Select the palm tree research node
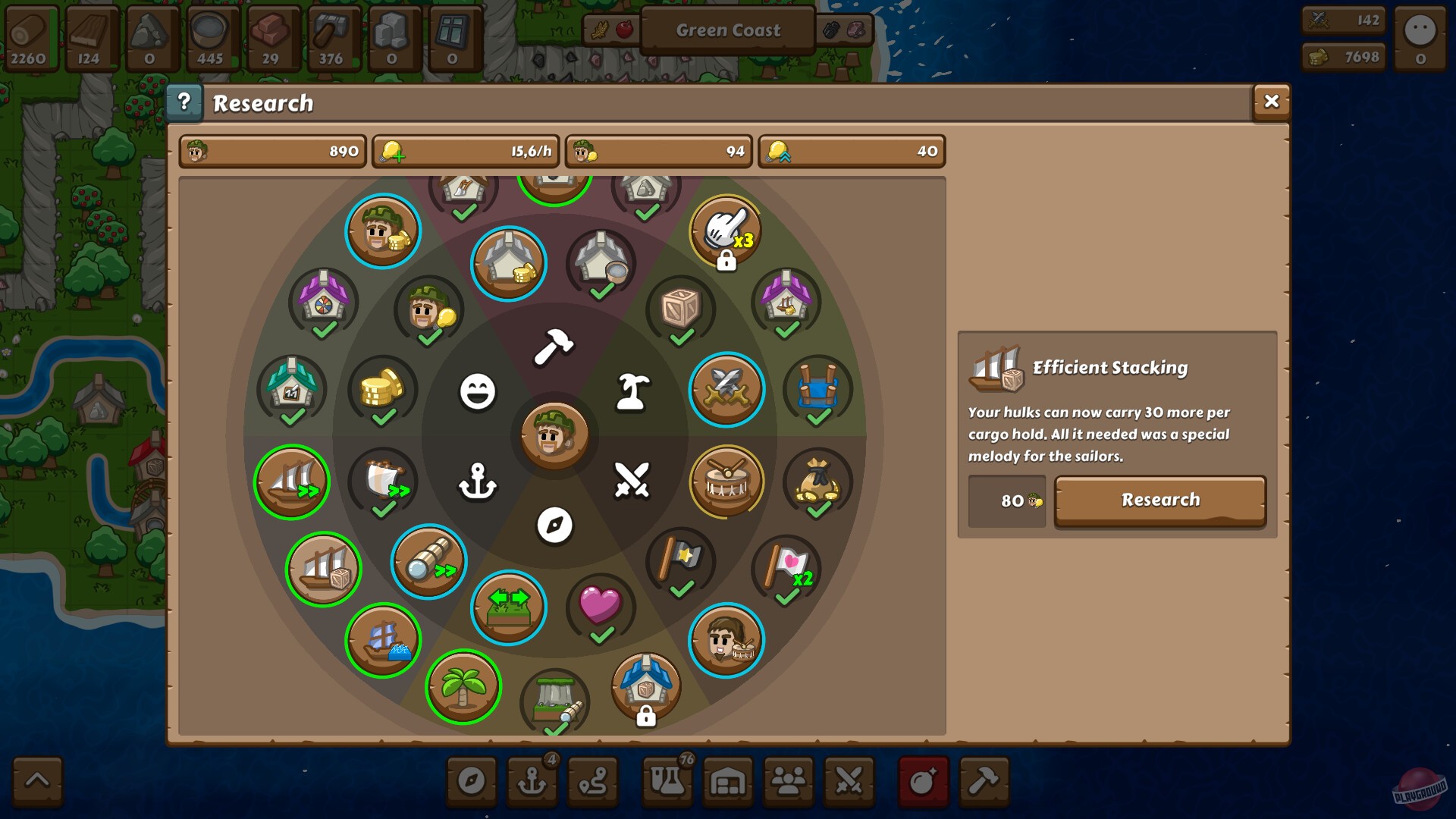This screenshot has height=819, width=1456. pyautogui.click(x=465, y=687)
